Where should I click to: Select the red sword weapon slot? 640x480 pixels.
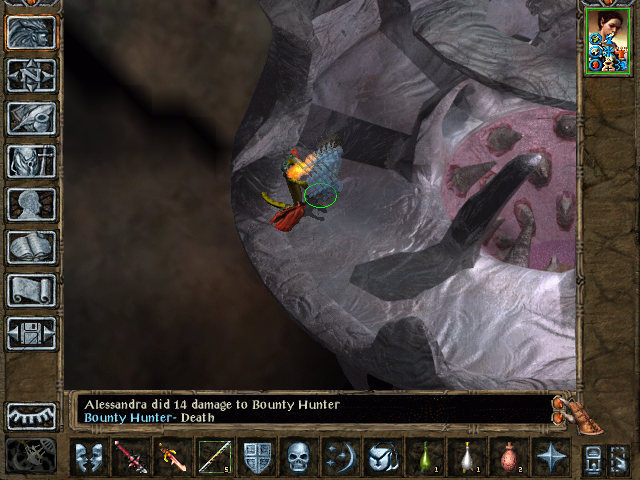(x=130, y=457)
